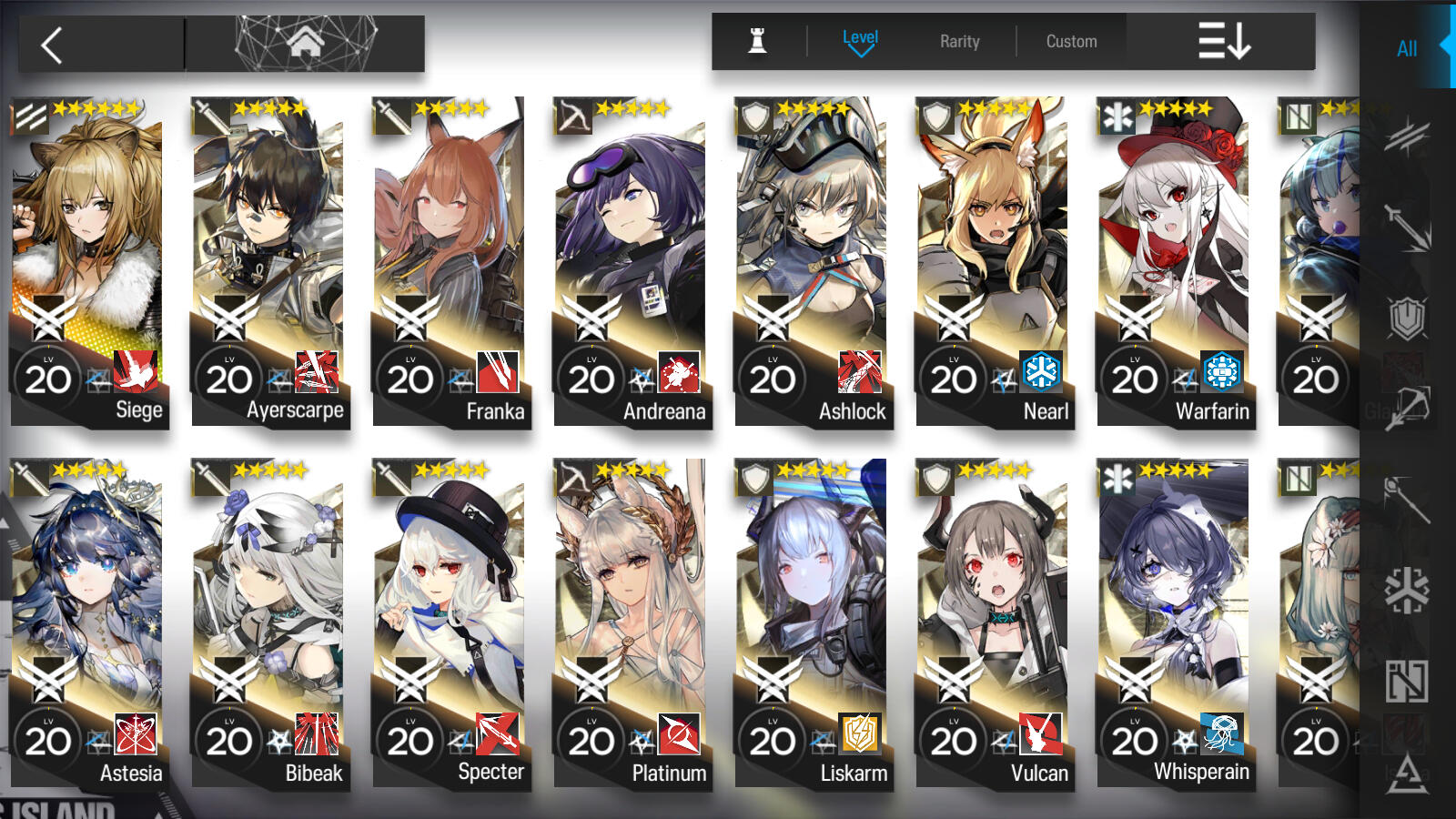Go back using the arrow button
The image size is (1456, 819).
[x=53, y=45]
